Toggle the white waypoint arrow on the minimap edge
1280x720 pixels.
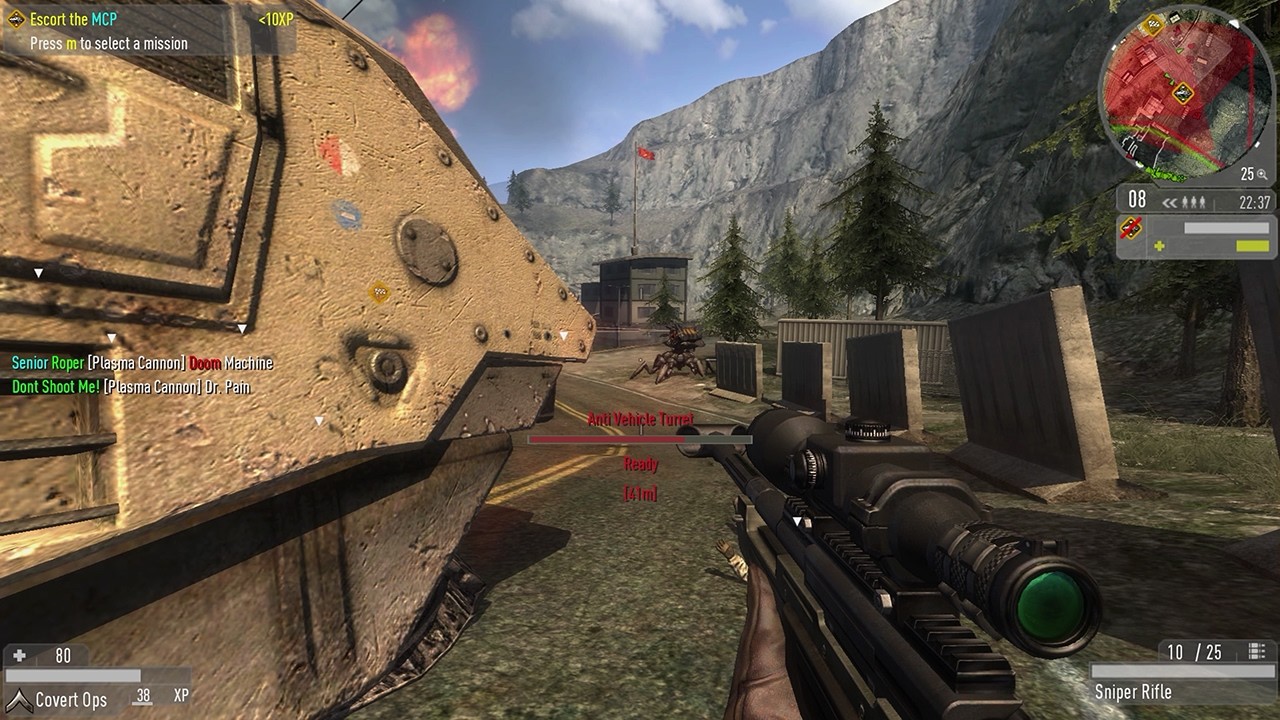pos(1235,23)
